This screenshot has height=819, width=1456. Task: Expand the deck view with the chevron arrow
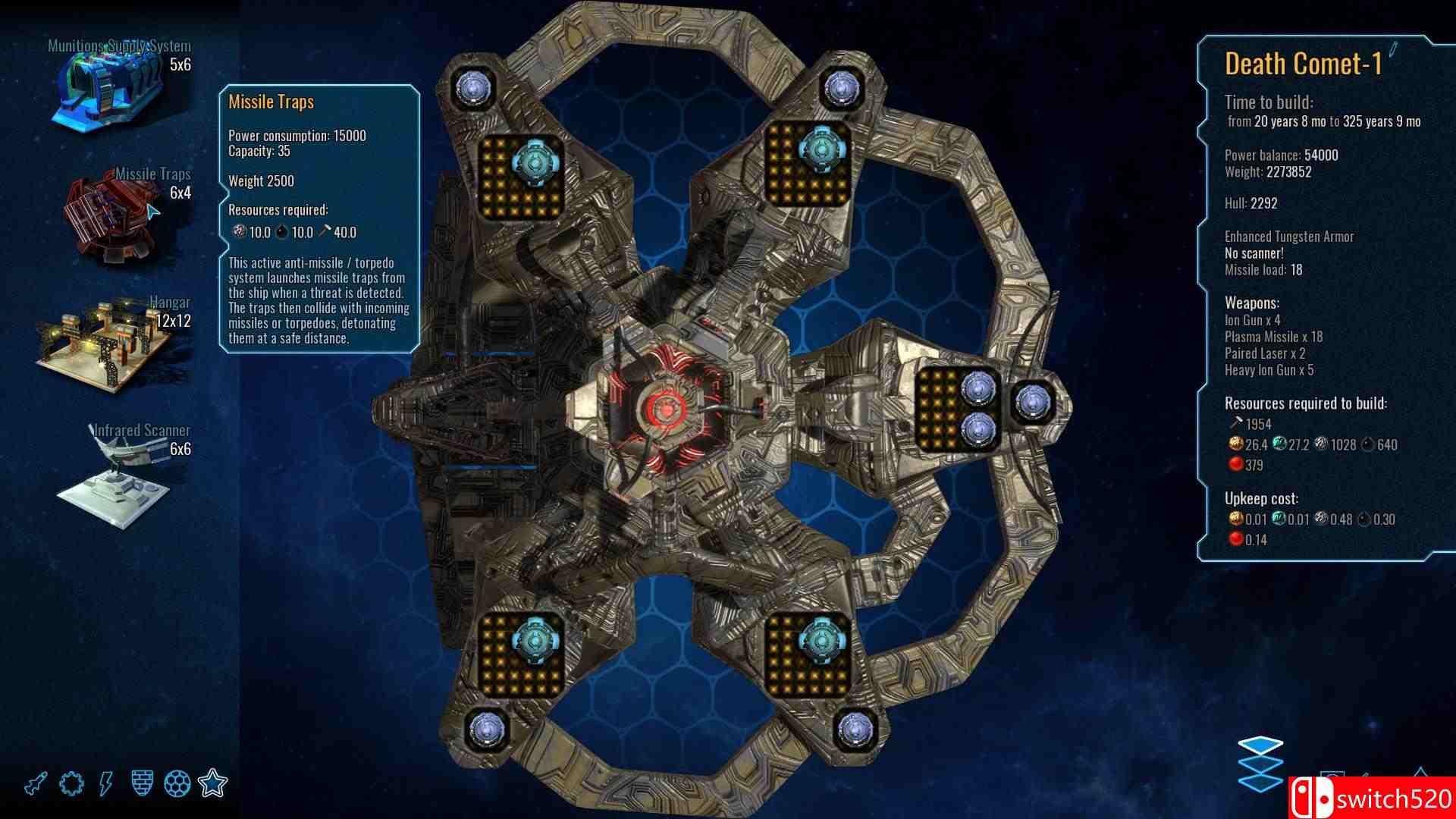coord(1420,771)
